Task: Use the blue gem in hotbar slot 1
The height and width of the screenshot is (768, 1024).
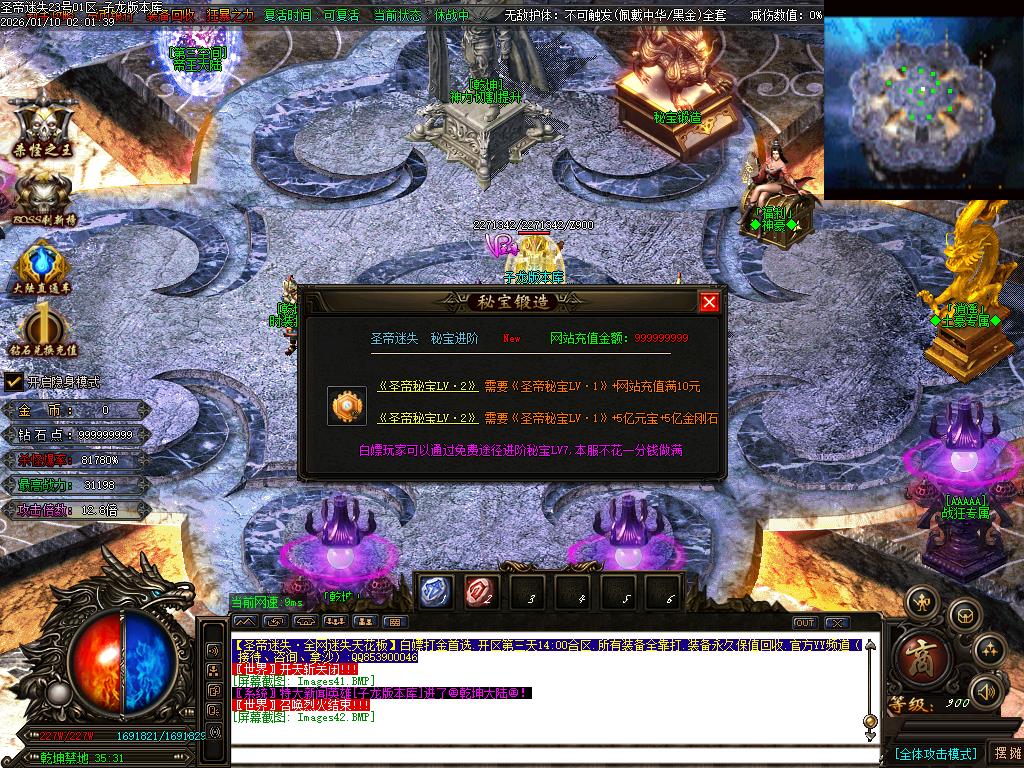Action: click(436, 592)
